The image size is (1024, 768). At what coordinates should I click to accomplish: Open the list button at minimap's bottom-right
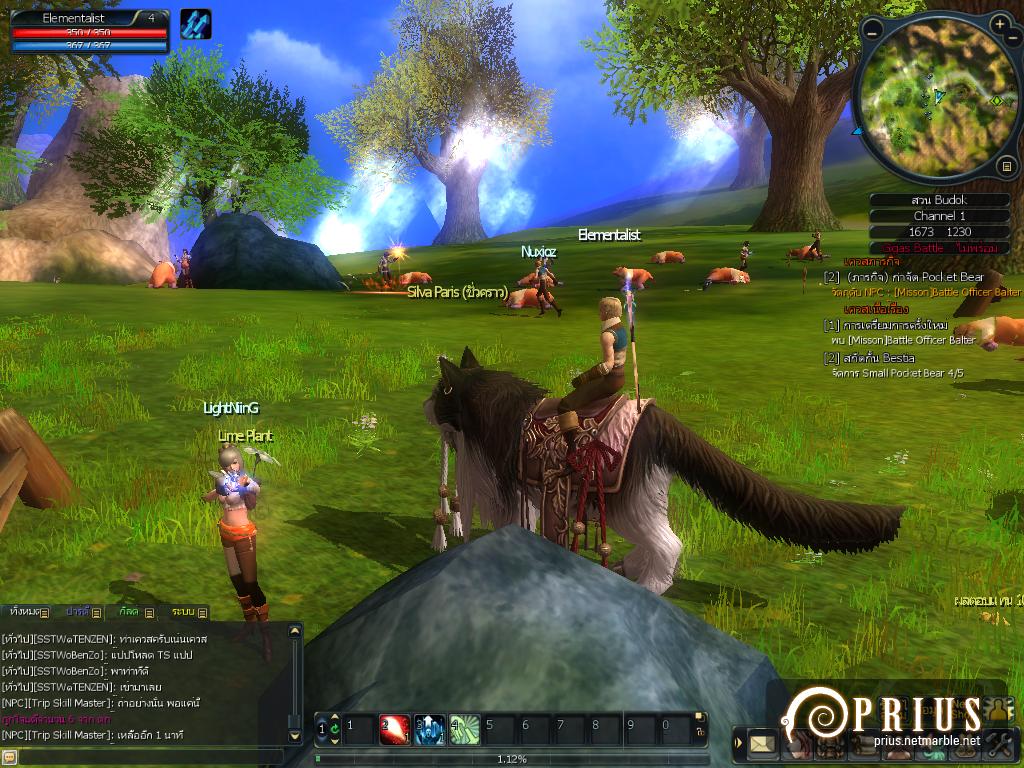click(x=1007, y=165)
